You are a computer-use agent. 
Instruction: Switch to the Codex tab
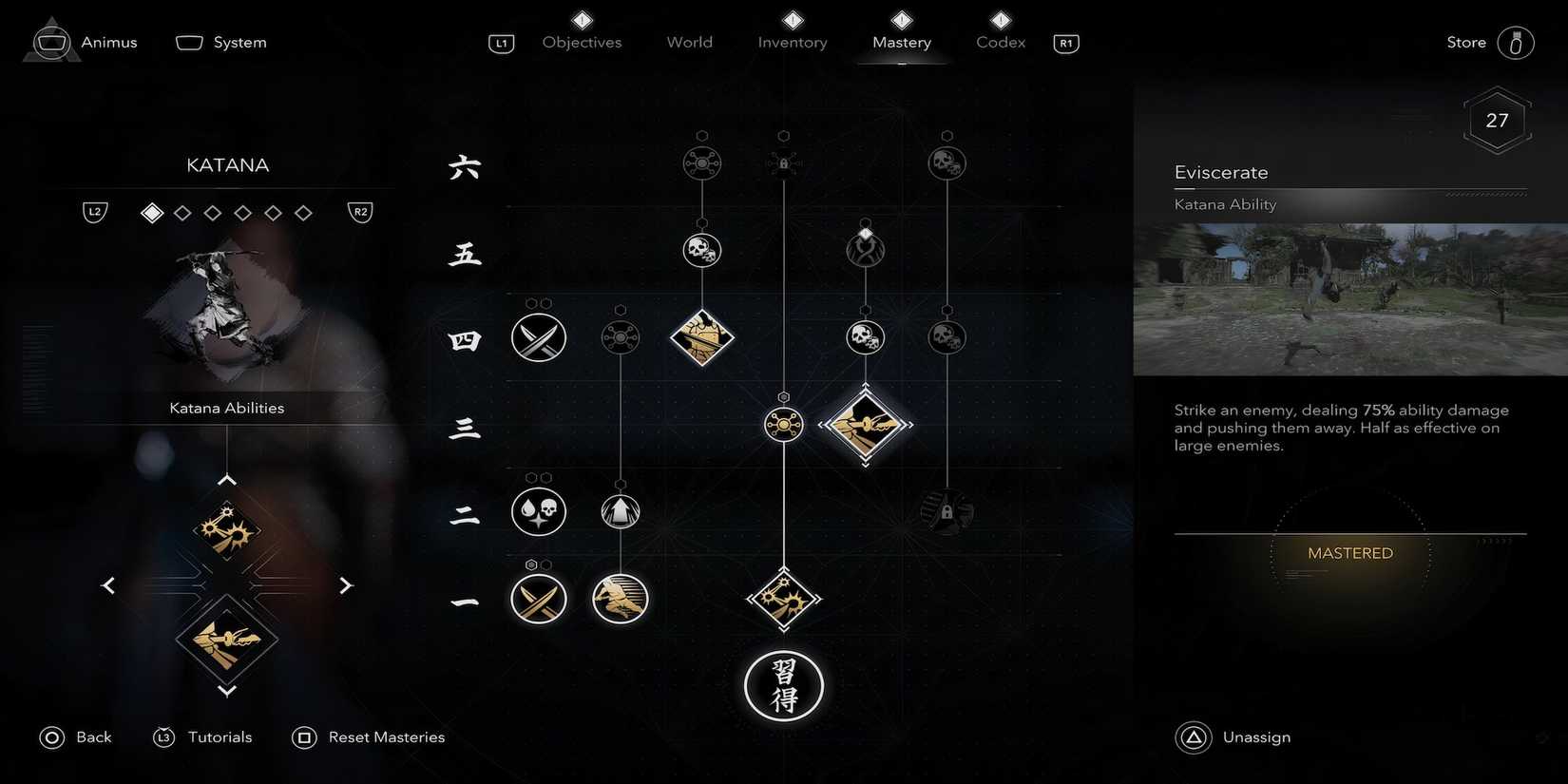pos(999,42)
